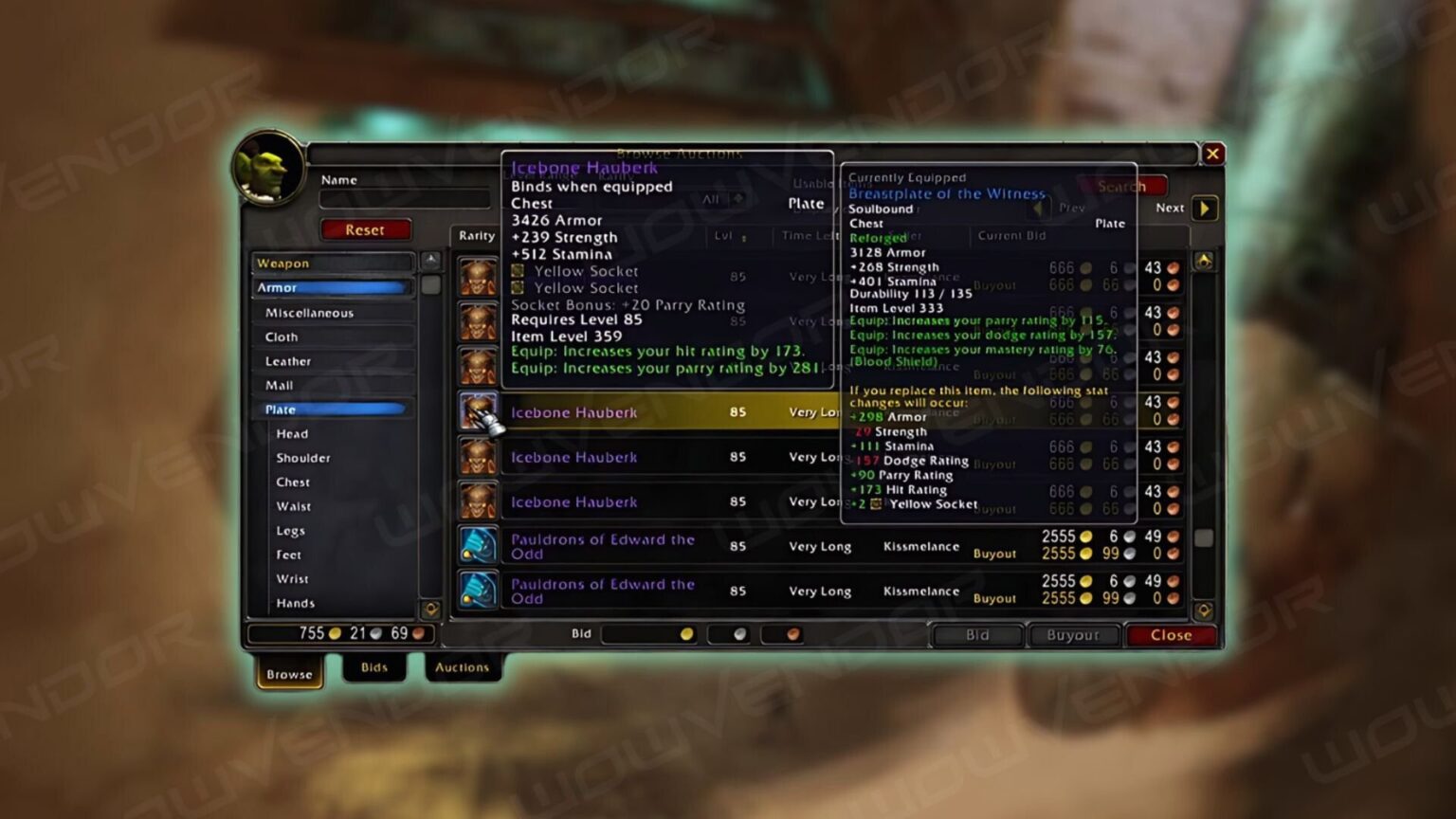This screenshot has width=1456, height=819.
Task: Open the All rarity dropdown
Action: point(722,201)
